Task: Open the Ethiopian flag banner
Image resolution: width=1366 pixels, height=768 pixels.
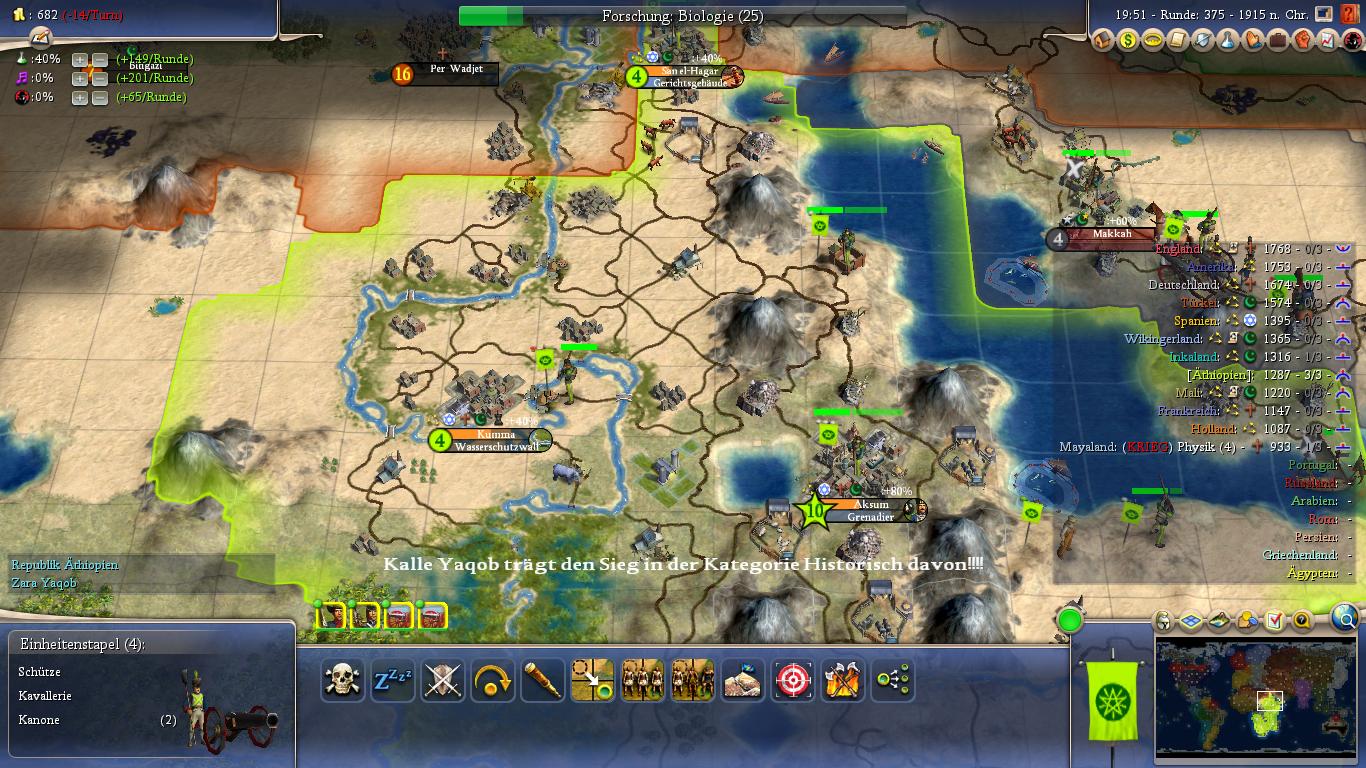Action: [1111, 700]
